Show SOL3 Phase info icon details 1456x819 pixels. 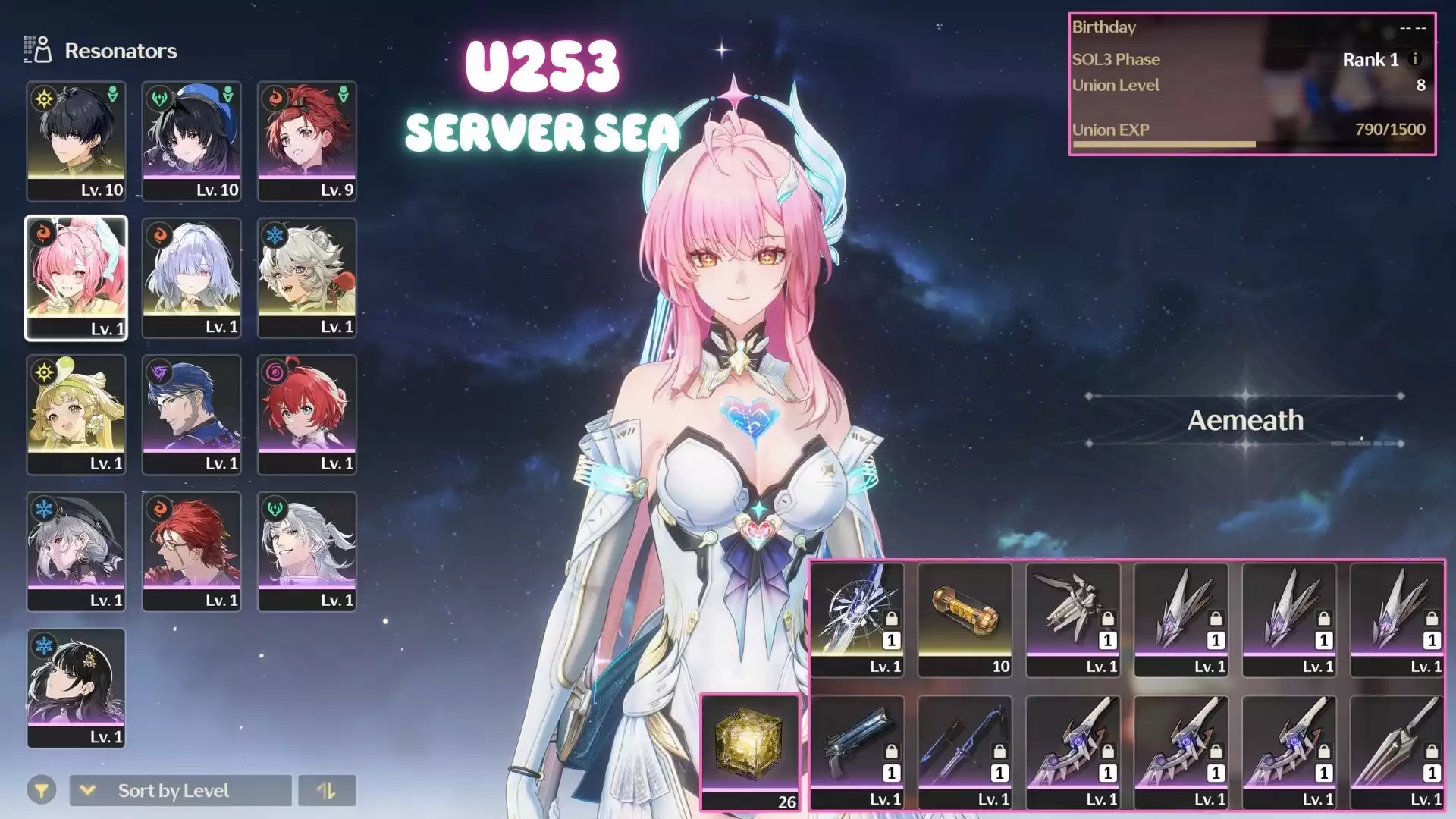click(1415, 59)
